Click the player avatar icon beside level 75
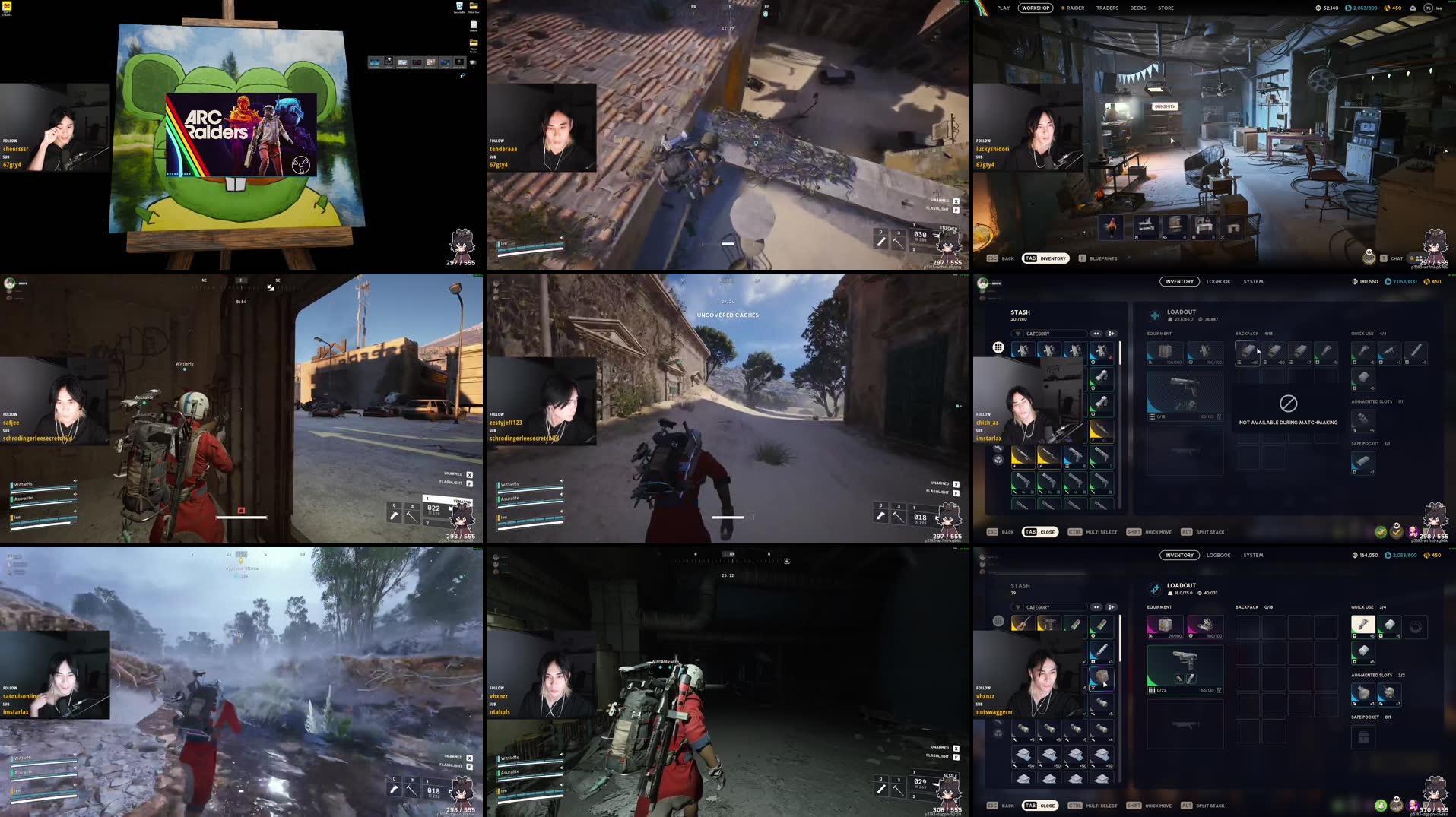 tap(1429, 8)
